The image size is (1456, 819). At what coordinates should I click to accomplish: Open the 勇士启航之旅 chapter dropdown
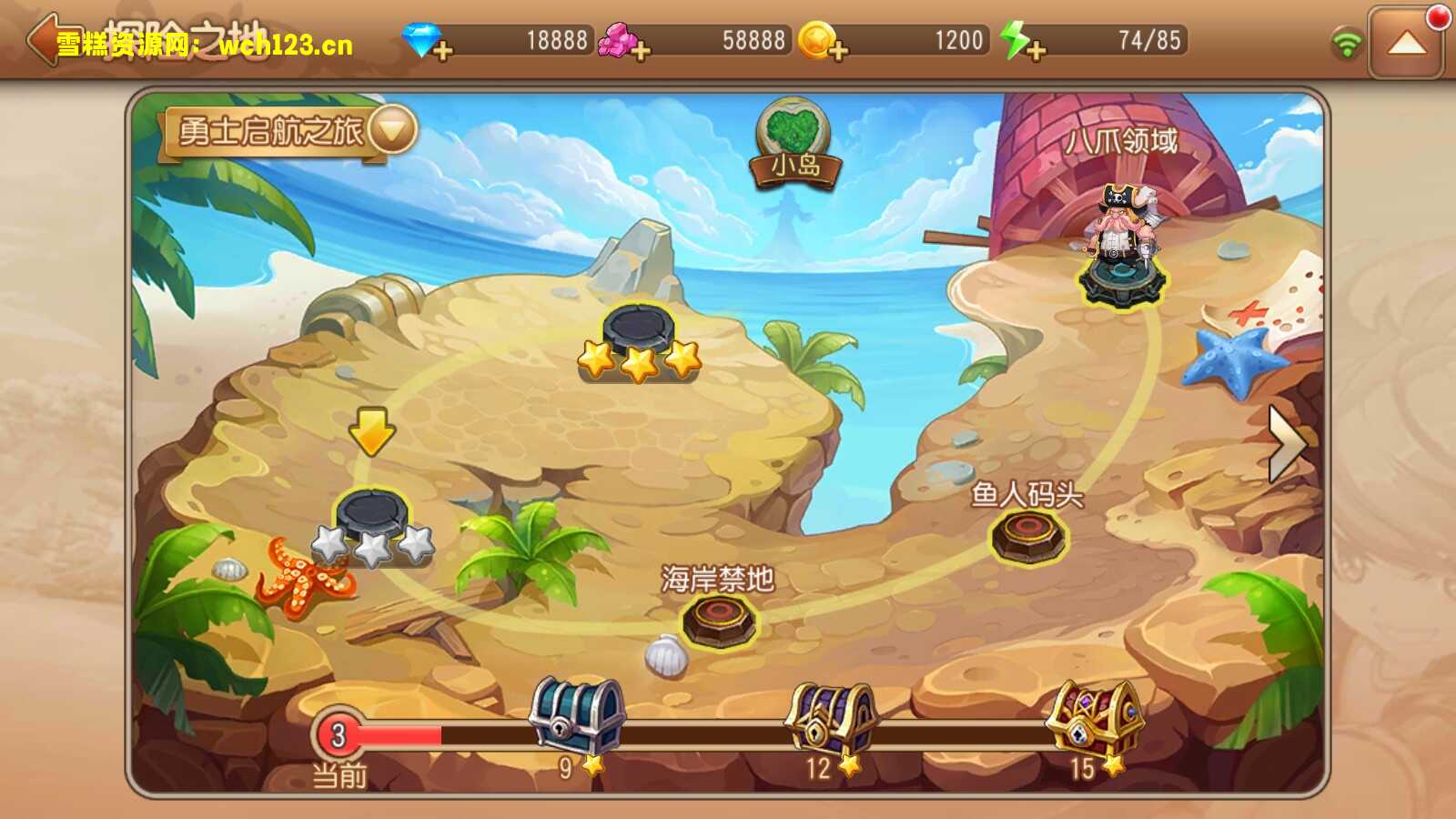(393, 130)
